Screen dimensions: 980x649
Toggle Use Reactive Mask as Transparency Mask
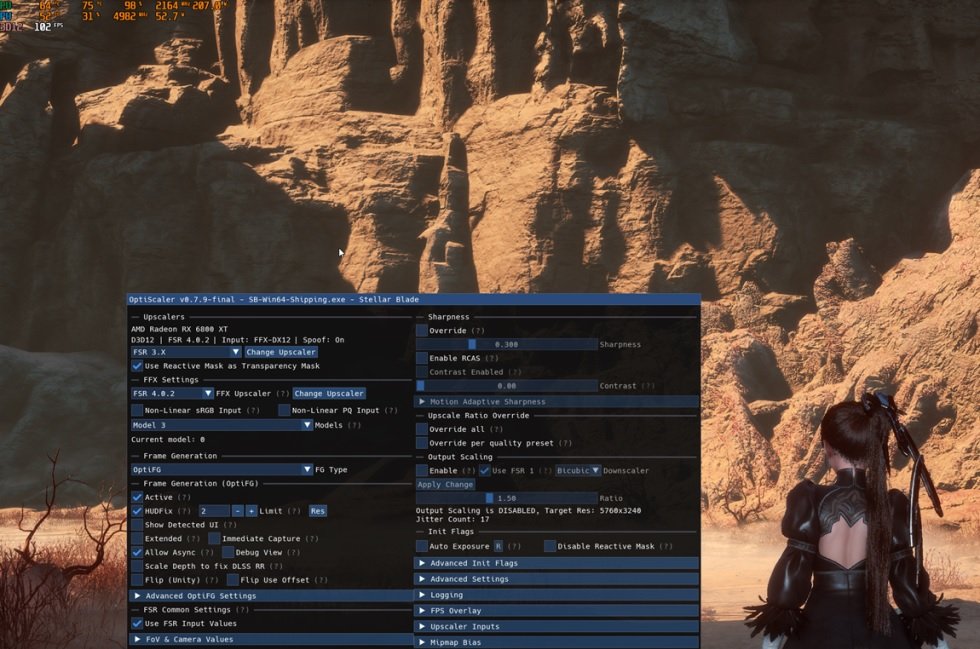[x=137, y=366]
